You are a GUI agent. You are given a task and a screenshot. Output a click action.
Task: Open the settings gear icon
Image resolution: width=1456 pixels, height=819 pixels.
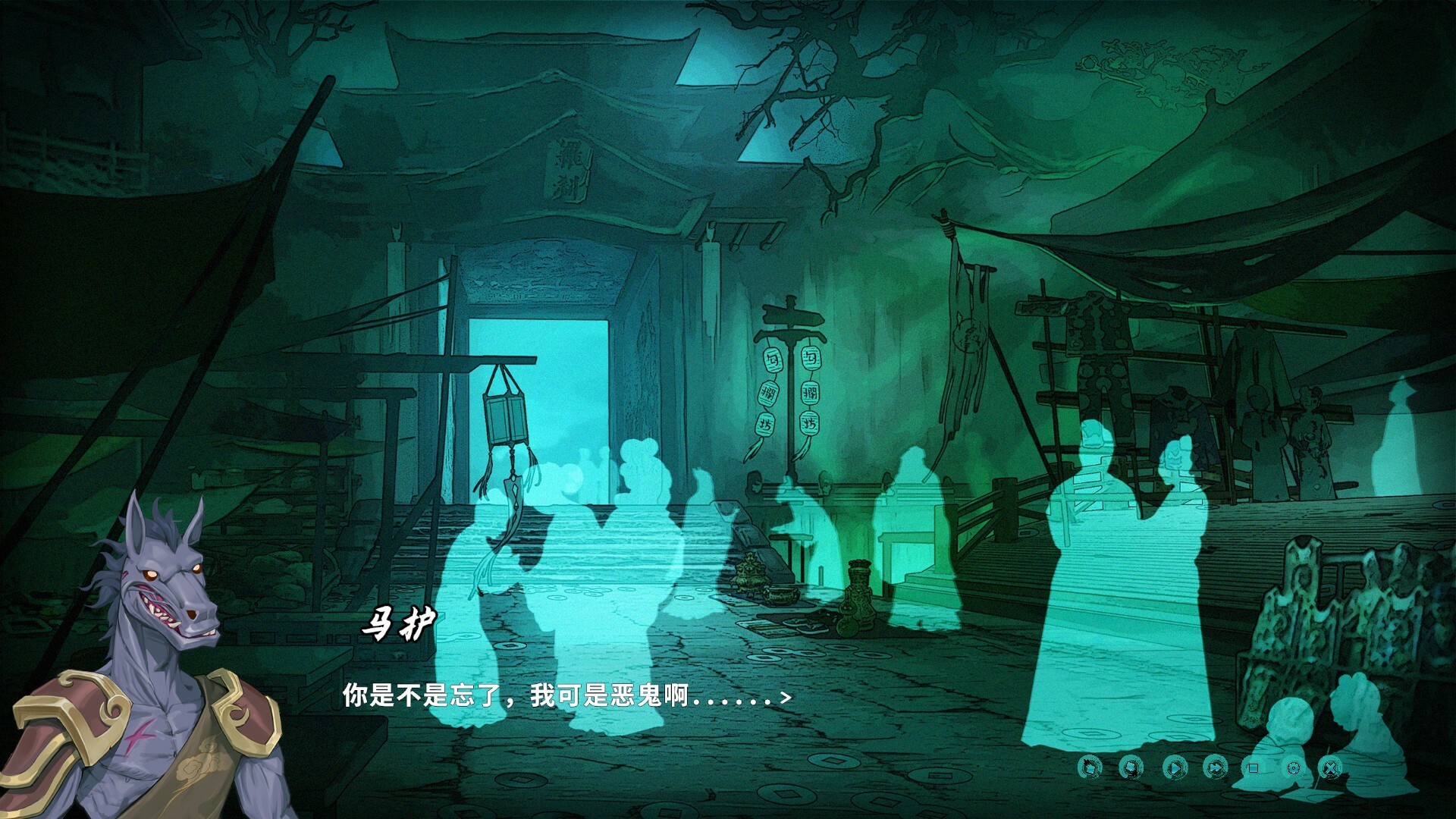click(1293, 768)
